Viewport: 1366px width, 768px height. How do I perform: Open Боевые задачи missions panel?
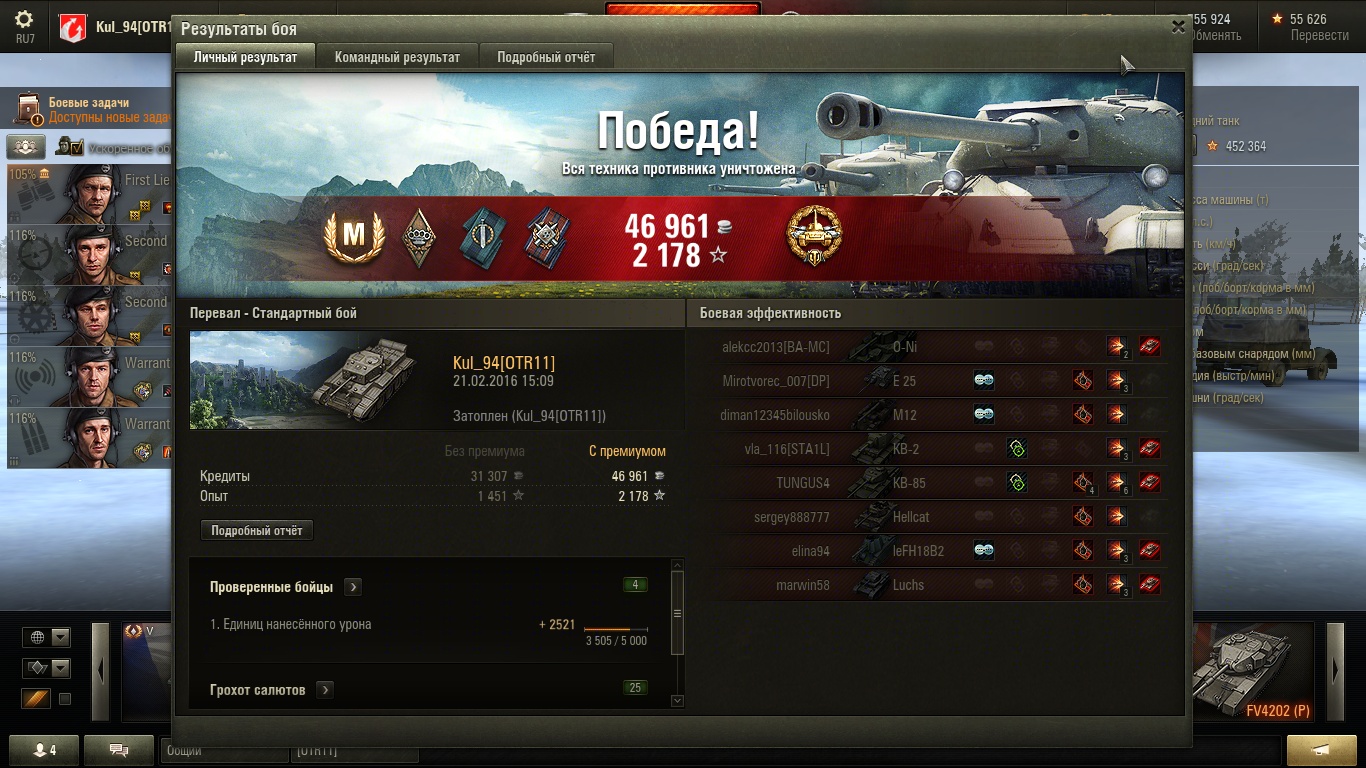90,109
